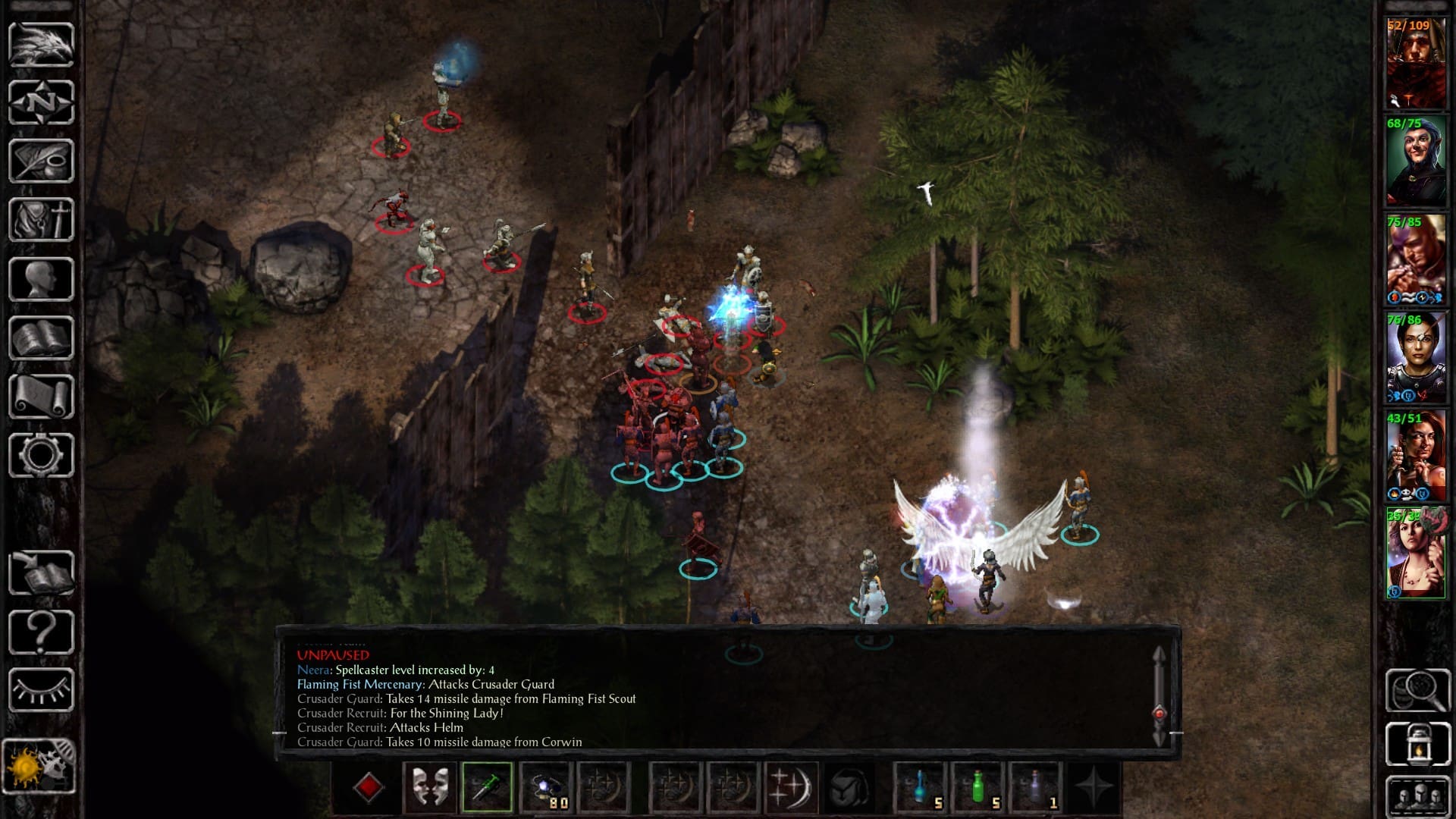Image resolution: width=1456 pixels, height=819 pixels.
Task: Rest the party using the lantern icon
Action: pos(1418,743)
